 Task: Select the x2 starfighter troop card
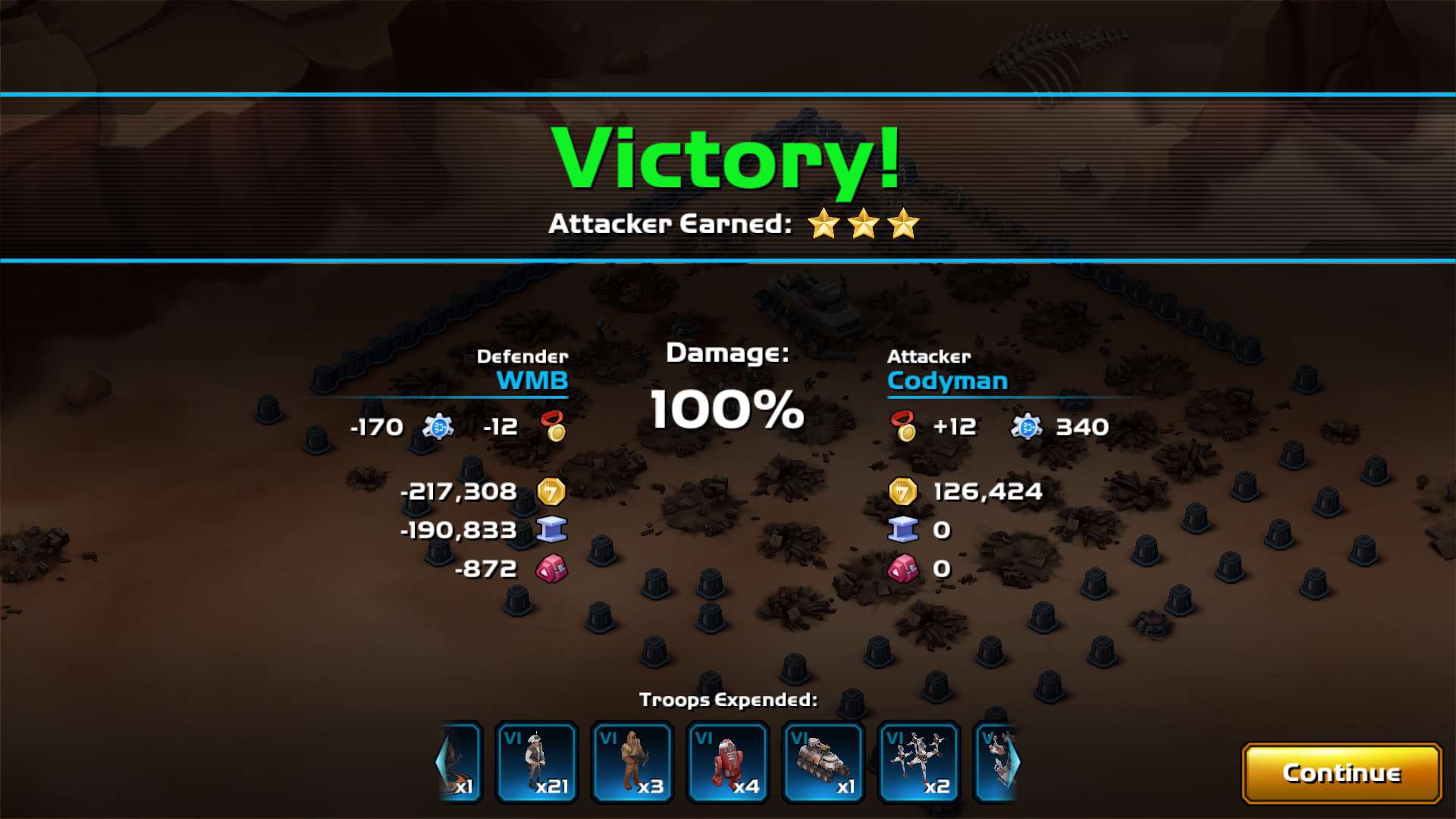tap(919, 761)
